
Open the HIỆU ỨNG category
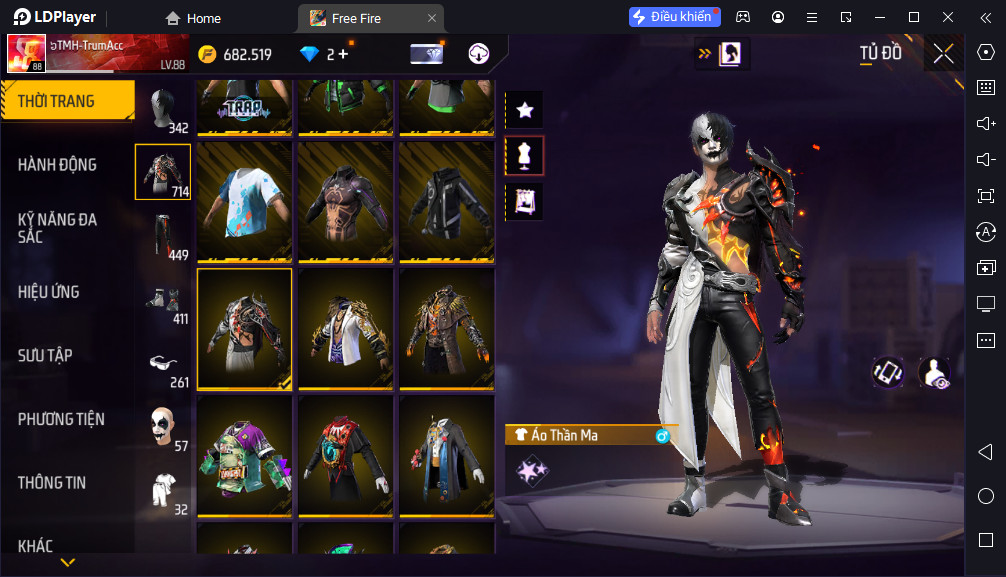click(x=48, y=292)
